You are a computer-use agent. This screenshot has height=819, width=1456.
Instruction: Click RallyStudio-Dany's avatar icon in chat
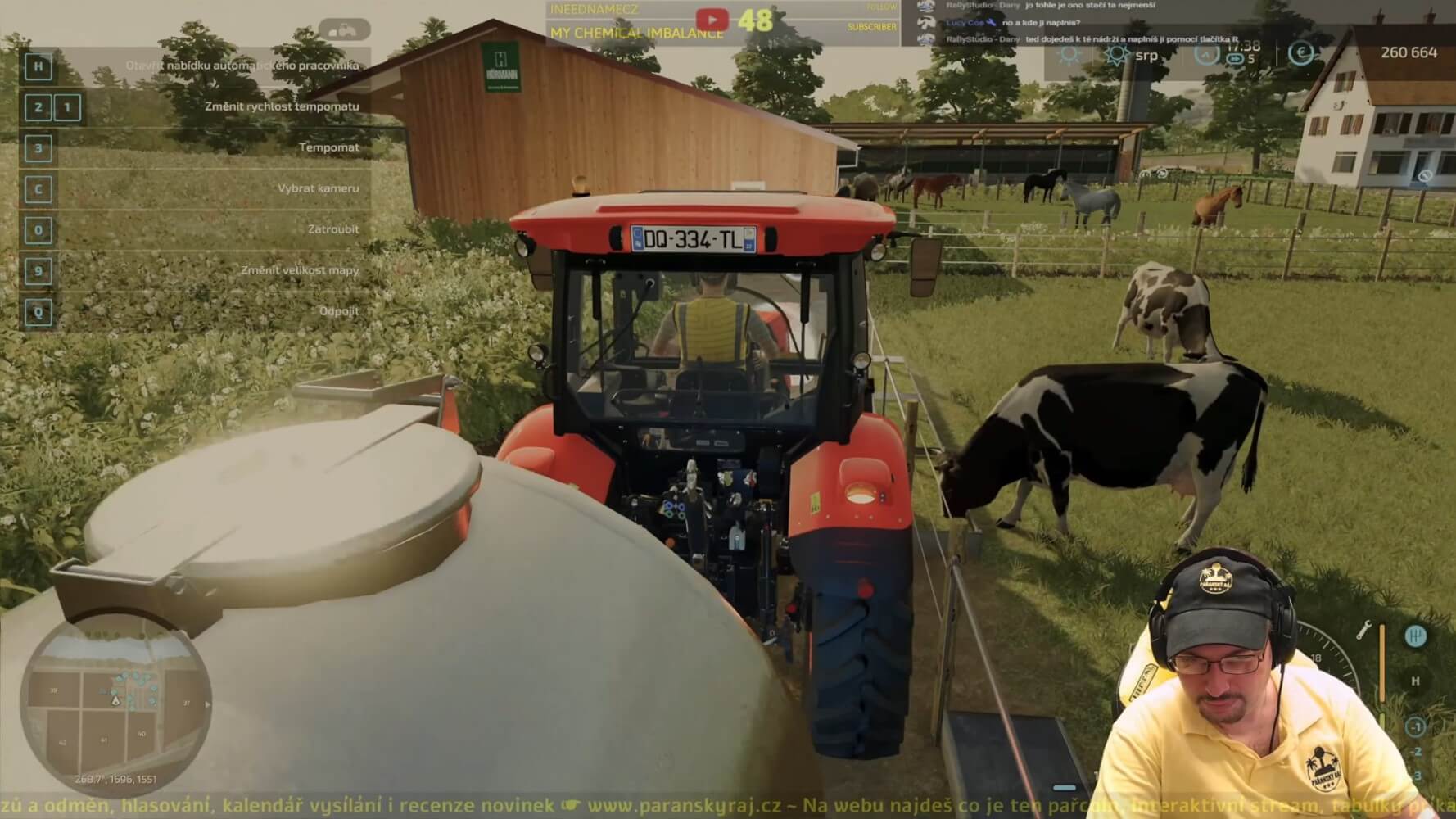click(925, 7)
